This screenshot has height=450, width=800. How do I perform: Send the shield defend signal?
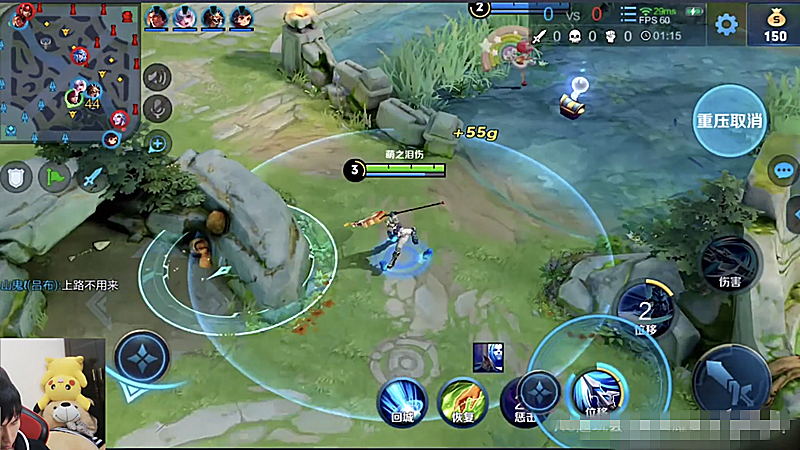pyautogui.click(x=16, y=178)
